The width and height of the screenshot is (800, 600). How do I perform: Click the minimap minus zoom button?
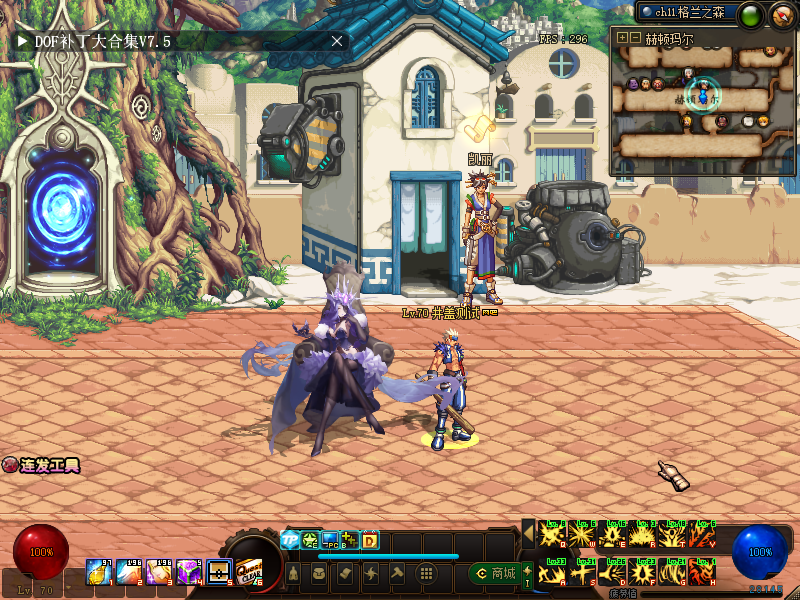(x=635, y=37)
